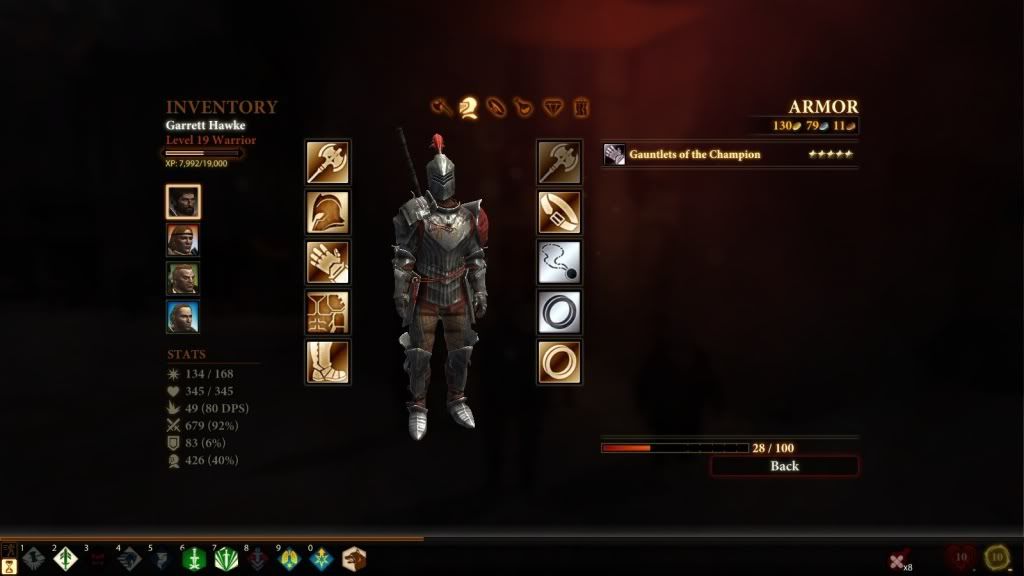The height and width of the screenshot is (576, 1024).
Task: Select Garrett Hawke's highlighted portrait
Action: pyautogui.click(x=183, y=202)
